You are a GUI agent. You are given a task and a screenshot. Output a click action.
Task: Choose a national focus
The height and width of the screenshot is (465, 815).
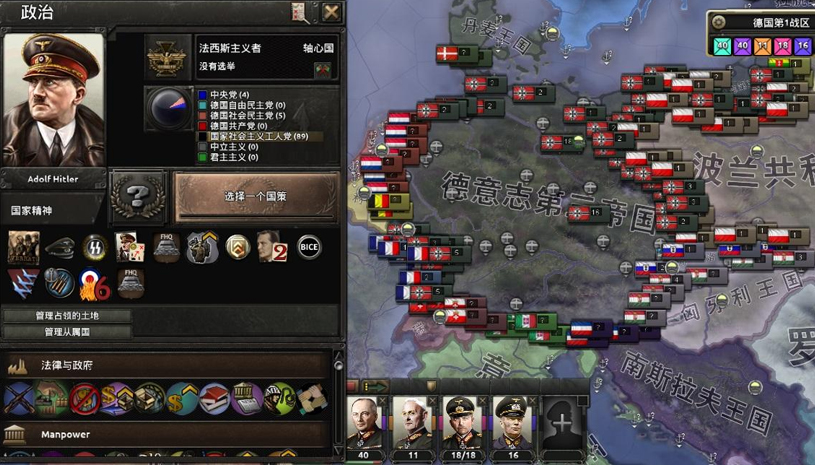(x=256, y=197)
